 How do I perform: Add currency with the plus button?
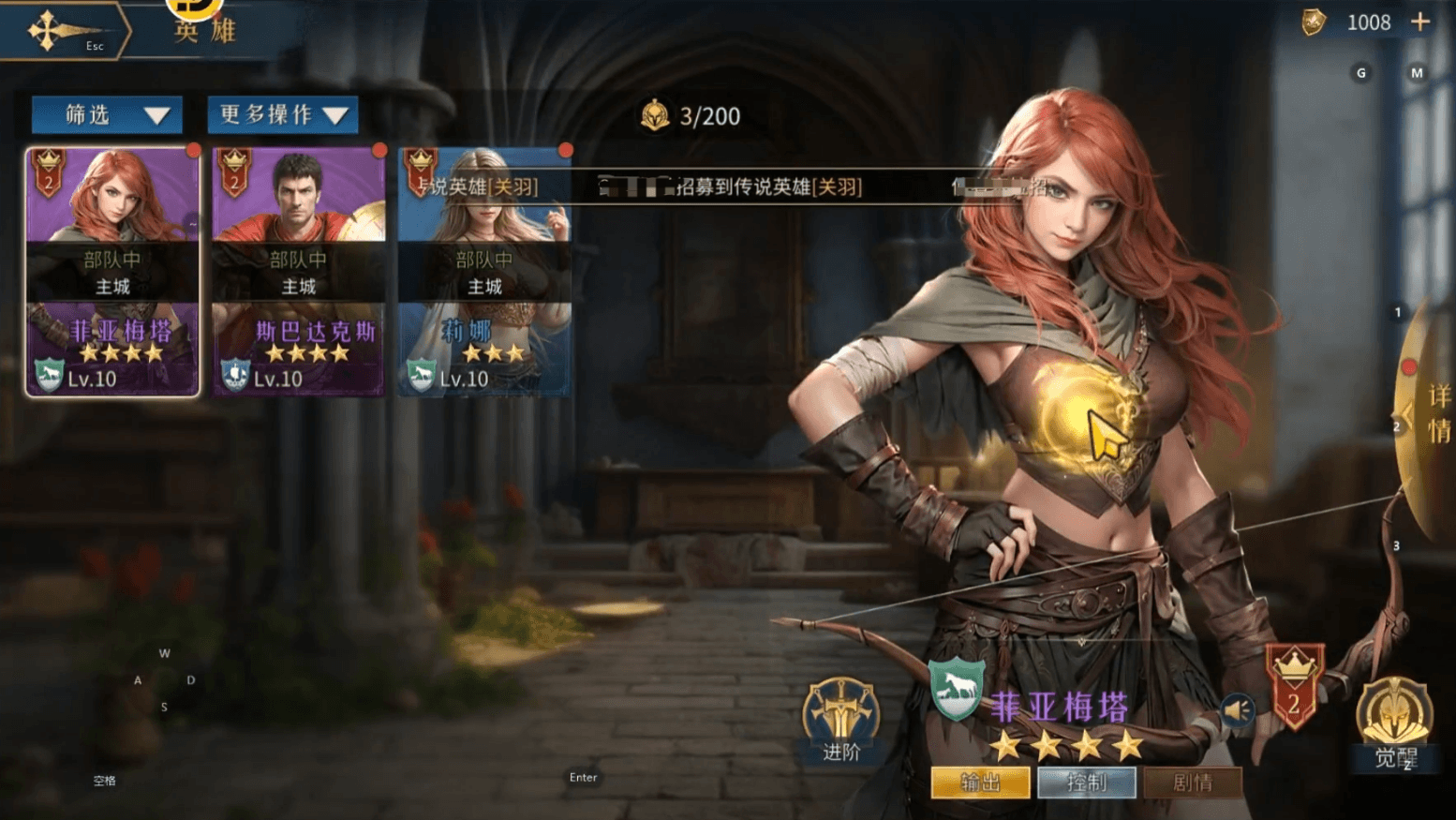pyautogui.click(x=1420, y=22)
